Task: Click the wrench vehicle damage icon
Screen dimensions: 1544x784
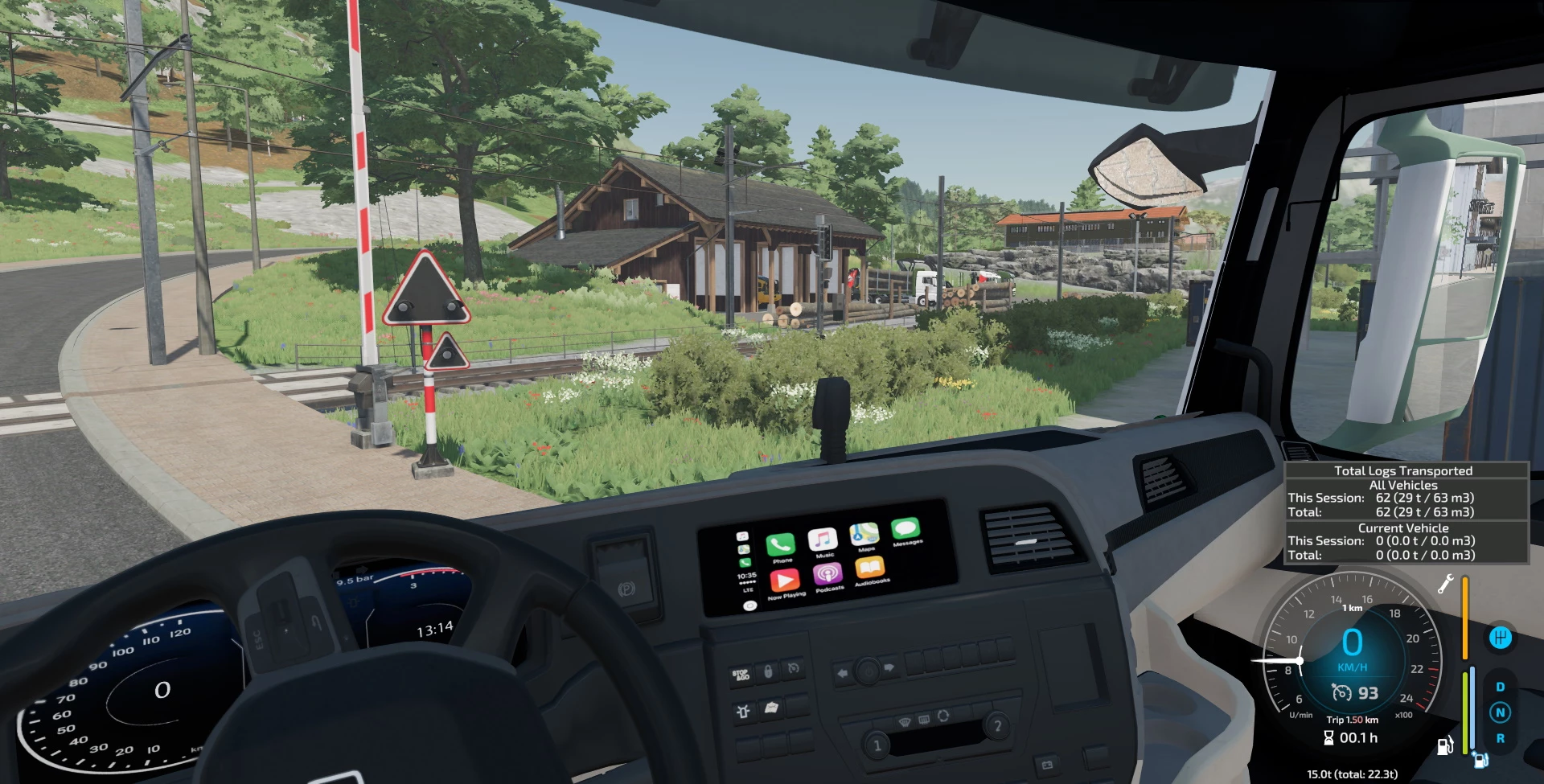Action: [1445, 584]
